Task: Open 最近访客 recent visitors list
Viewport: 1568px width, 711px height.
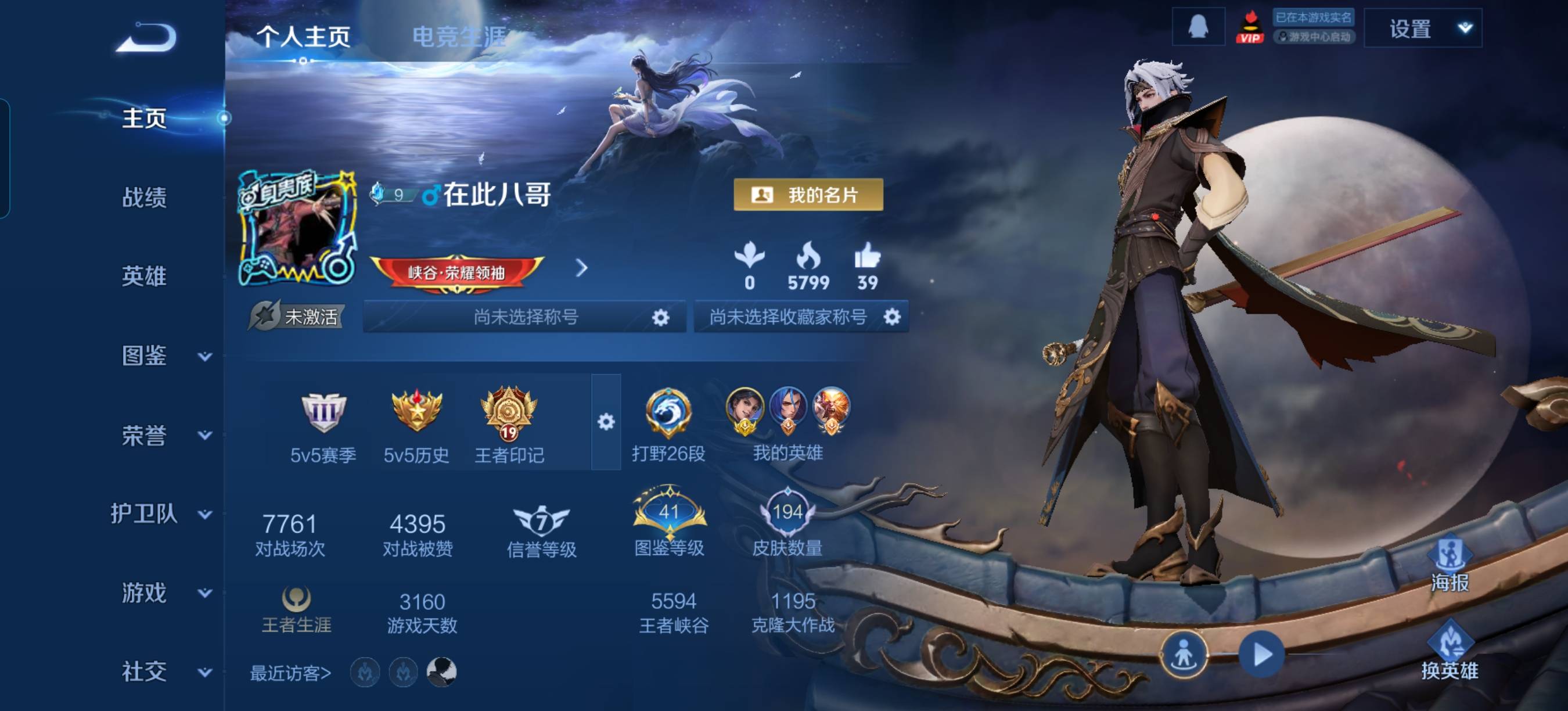Action: click(x=290, y=673)
